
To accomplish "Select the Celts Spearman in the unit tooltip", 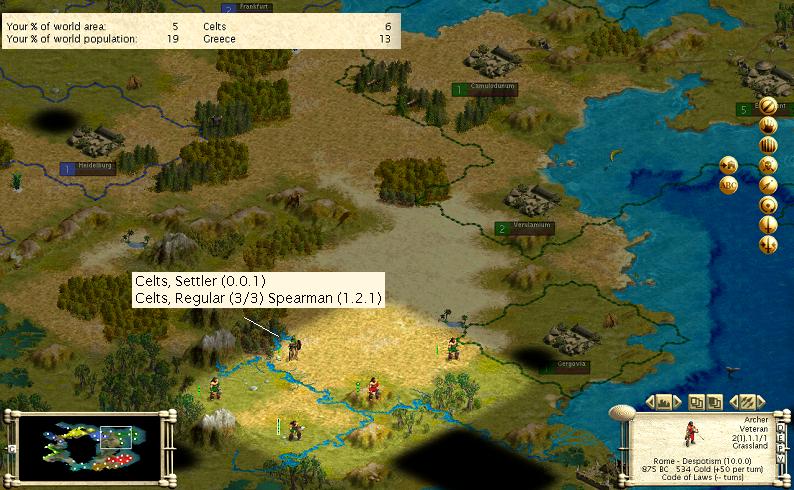I will pyautogui.click(x=257, y=298).
